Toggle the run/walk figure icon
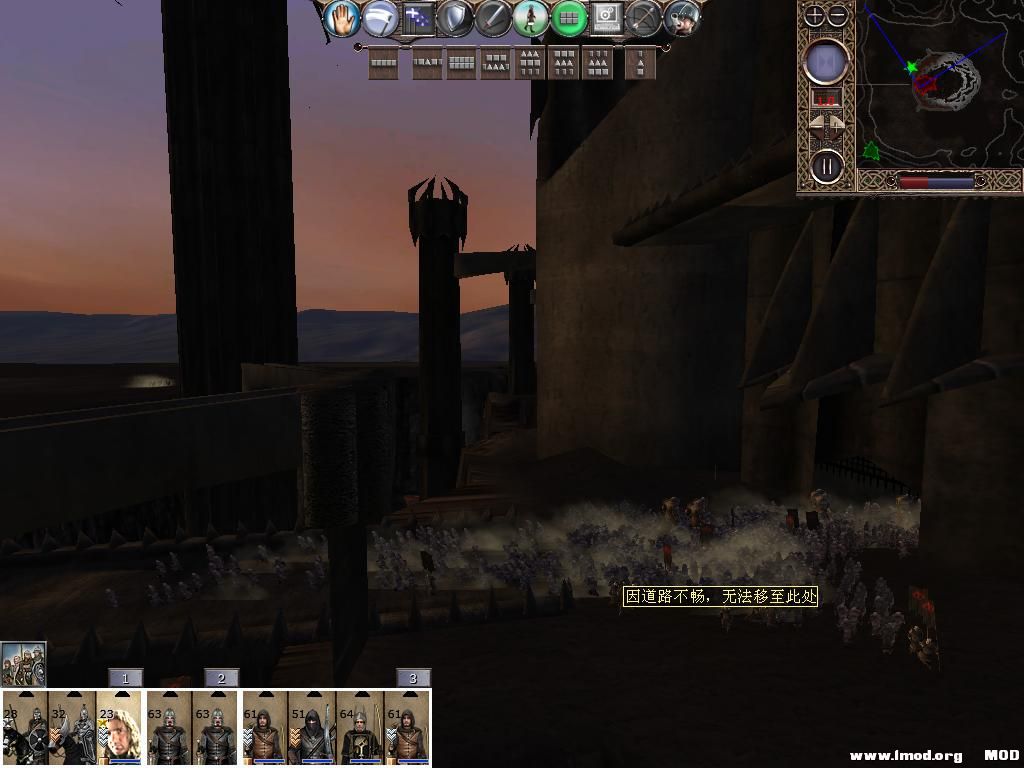The height and width of the screenshot is (768, 1024). tap(530, 18)
